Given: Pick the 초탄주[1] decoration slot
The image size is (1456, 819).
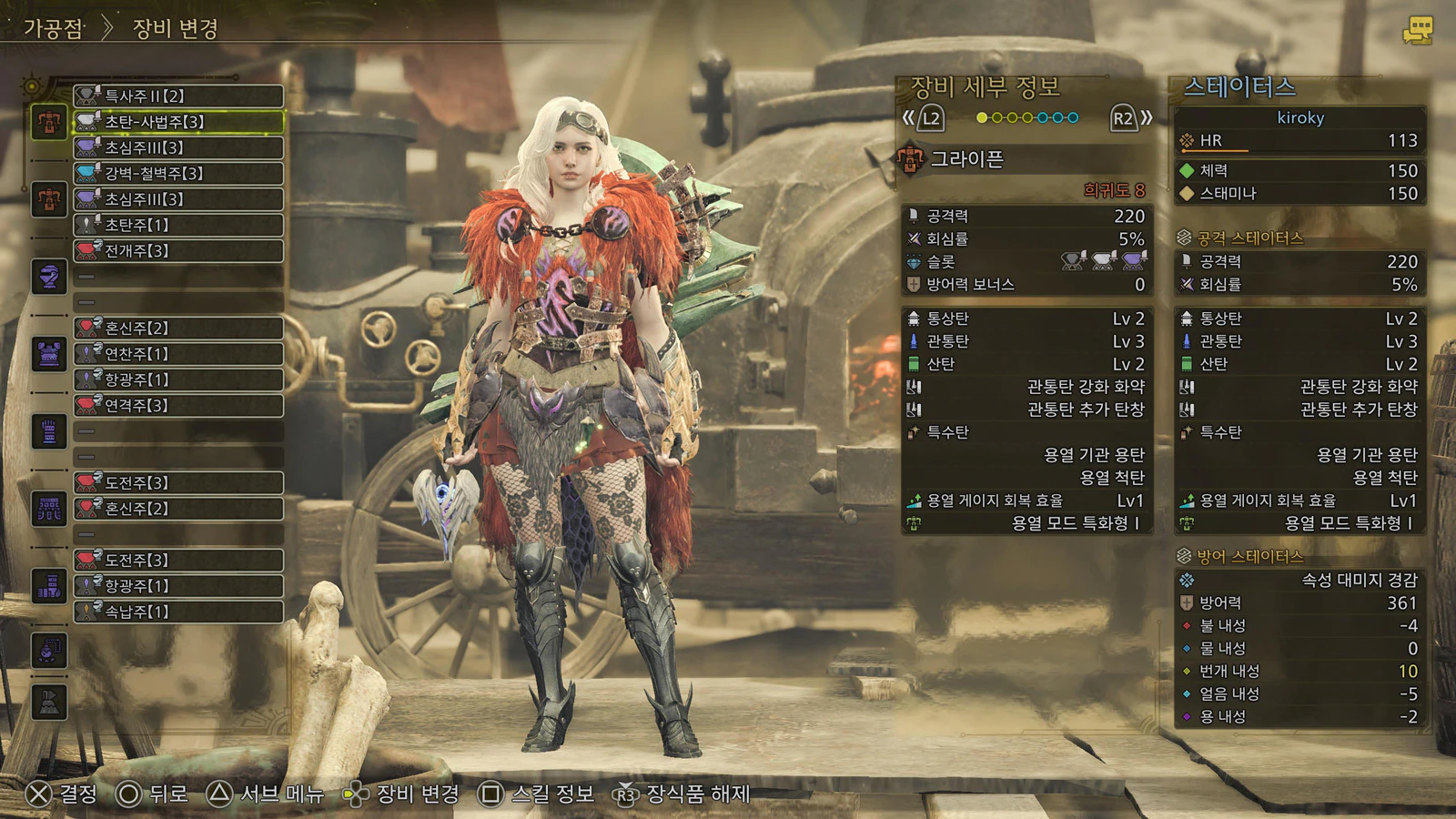Looking at the screenshot, I should [x=178, y=225].
